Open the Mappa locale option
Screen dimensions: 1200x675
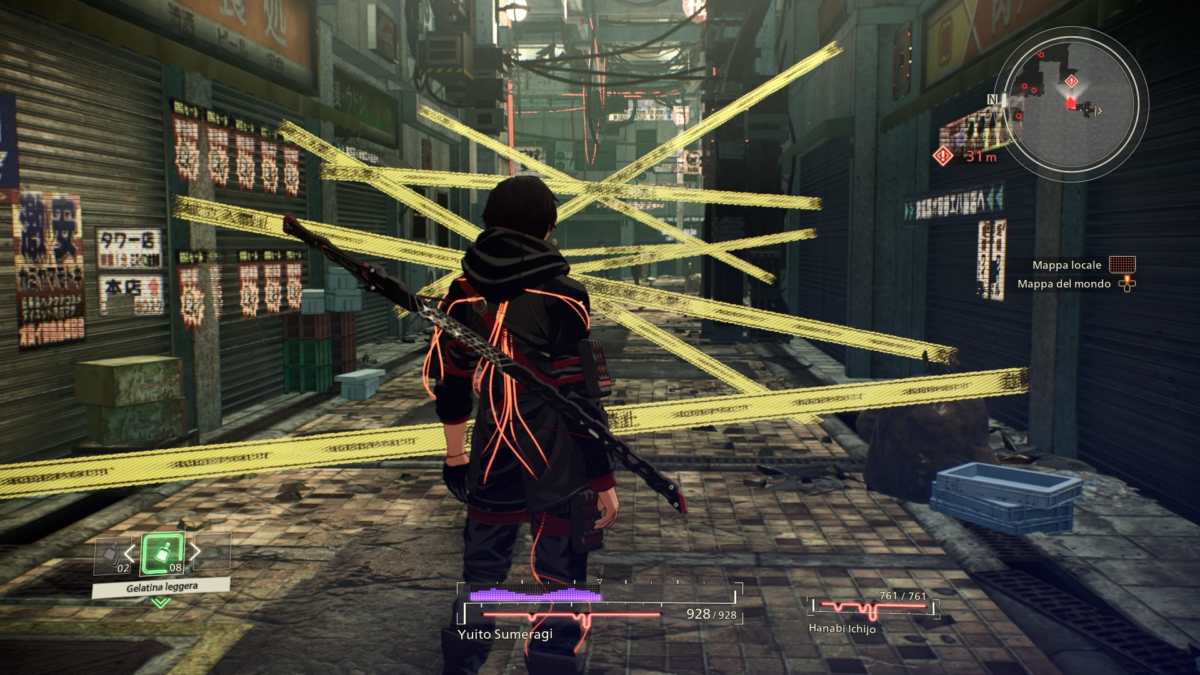[x=1122, y=265]
